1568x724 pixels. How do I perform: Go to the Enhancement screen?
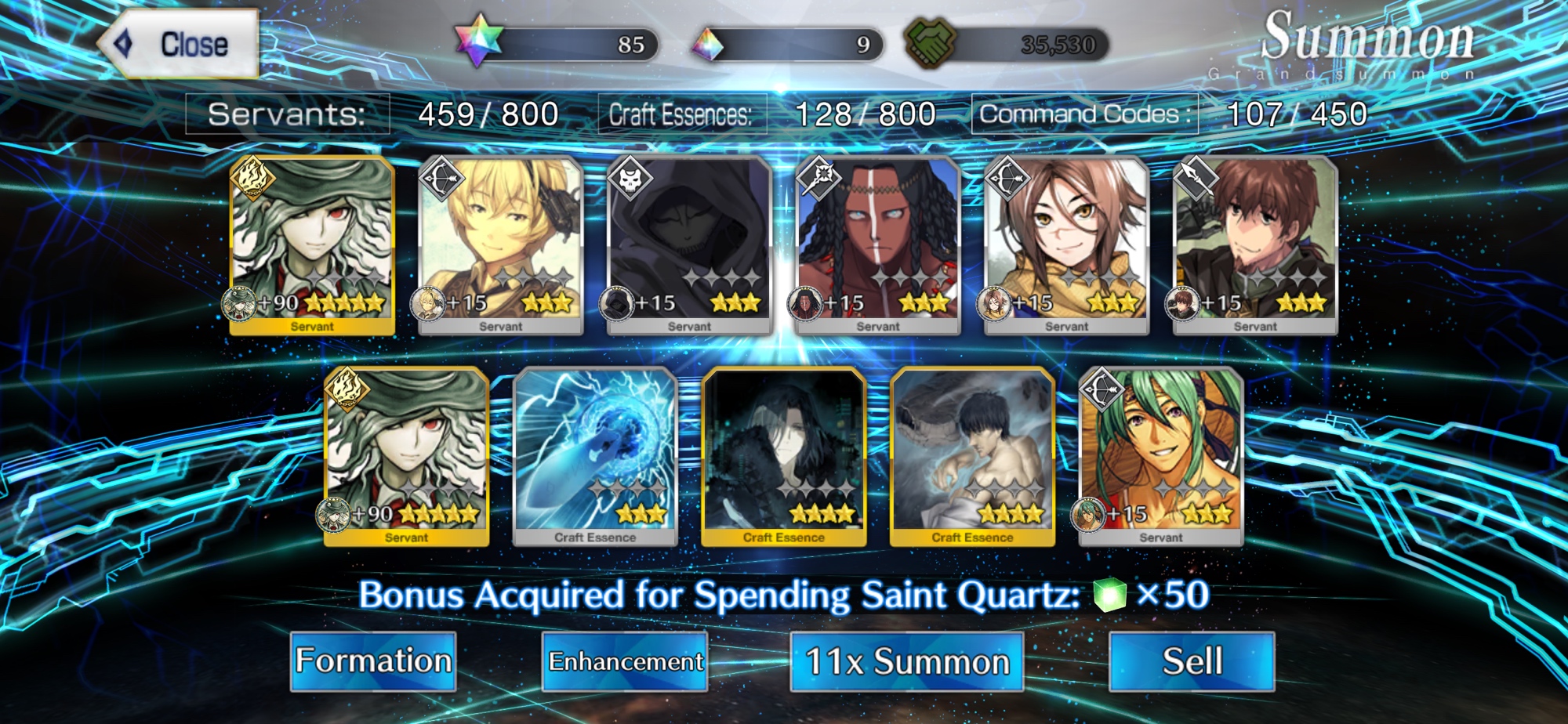(625, 661)
